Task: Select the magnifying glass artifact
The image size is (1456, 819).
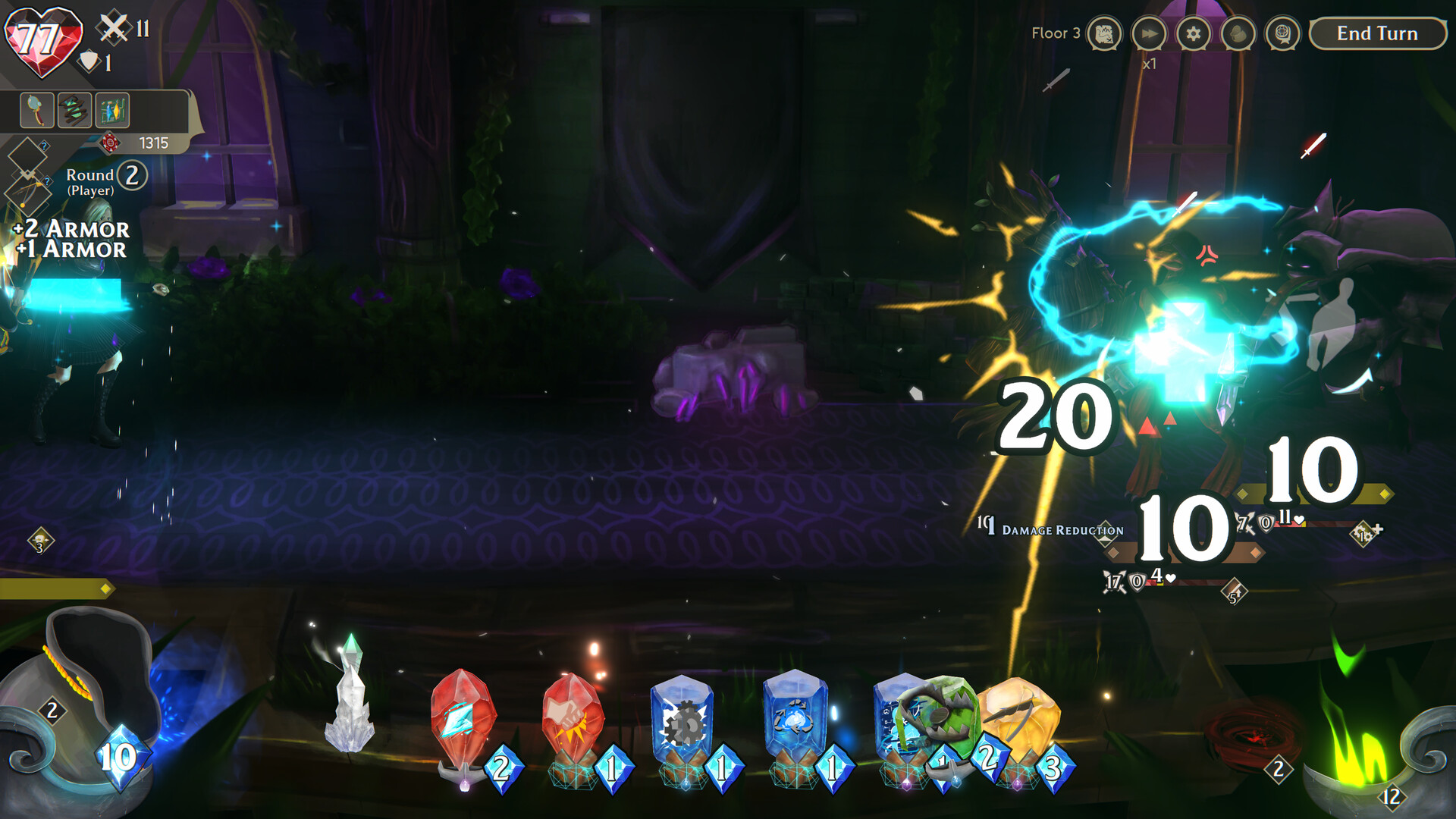Action: [x=36, y=108]
